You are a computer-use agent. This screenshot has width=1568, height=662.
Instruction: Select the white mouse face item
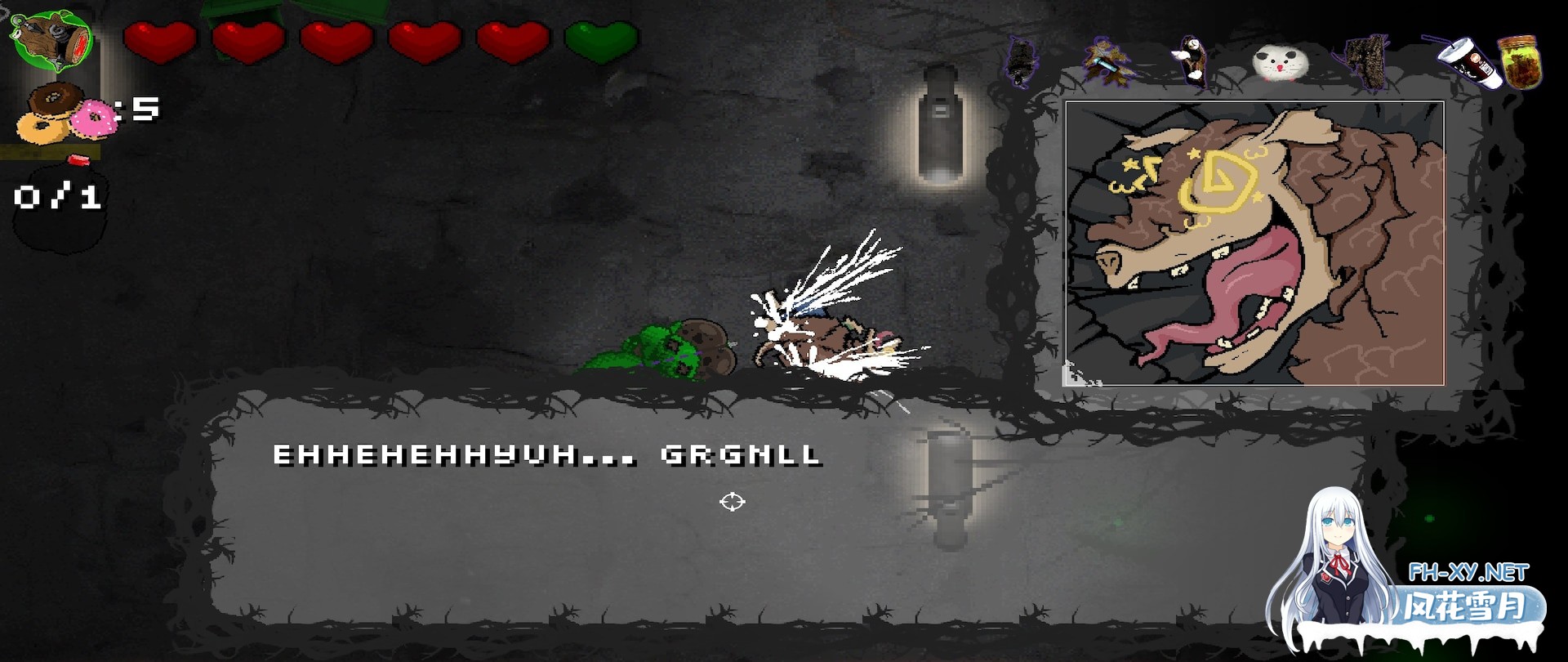coord(1280,64)
